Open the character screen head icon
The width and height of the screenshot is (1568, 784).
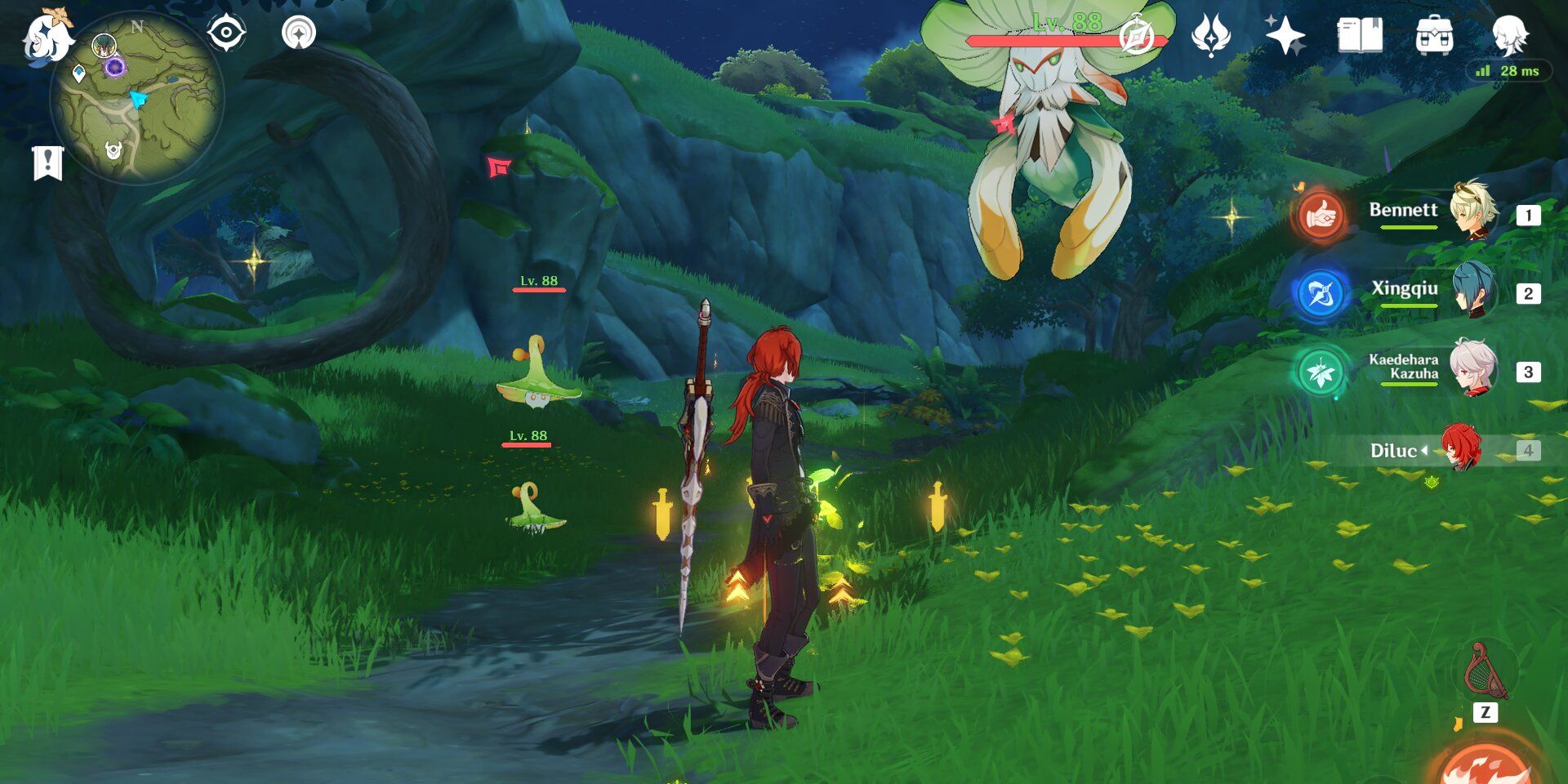click(1508, 36)
